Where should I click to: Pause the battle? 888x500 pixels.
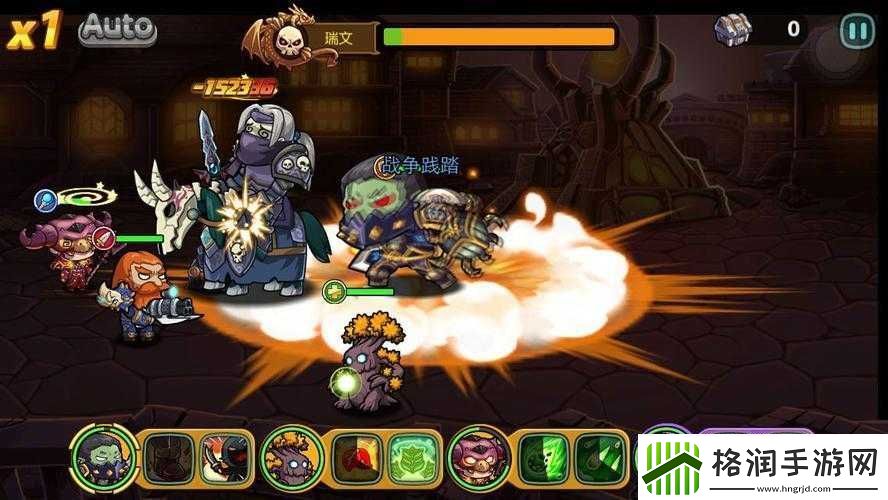coord(856,29)
